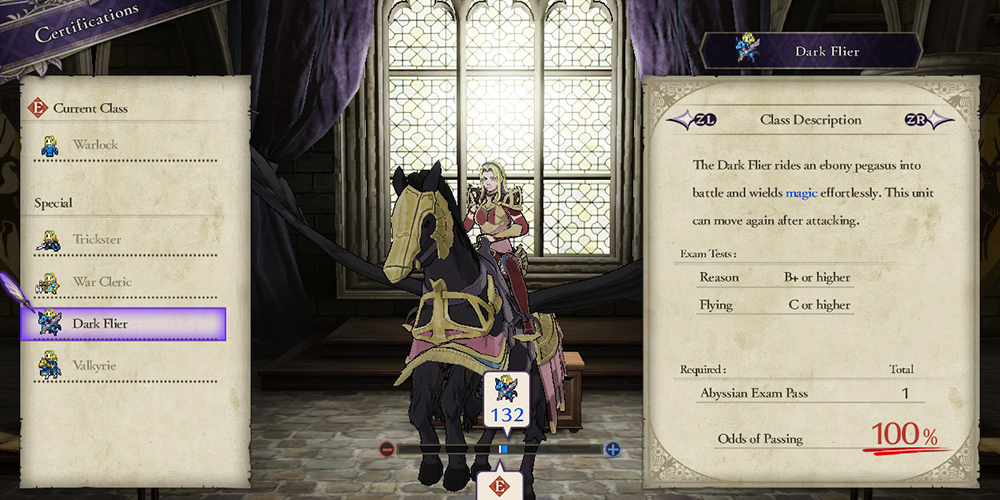Select the highlighted Dark Flier class
The width and height of the screenshot is (1000, 500).
pyautogui.click(x=124, y=324)
